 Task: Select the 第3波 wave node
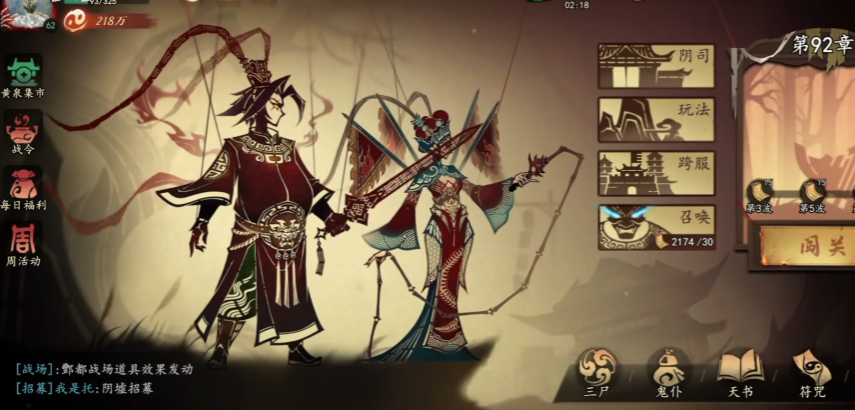point(760,193)
